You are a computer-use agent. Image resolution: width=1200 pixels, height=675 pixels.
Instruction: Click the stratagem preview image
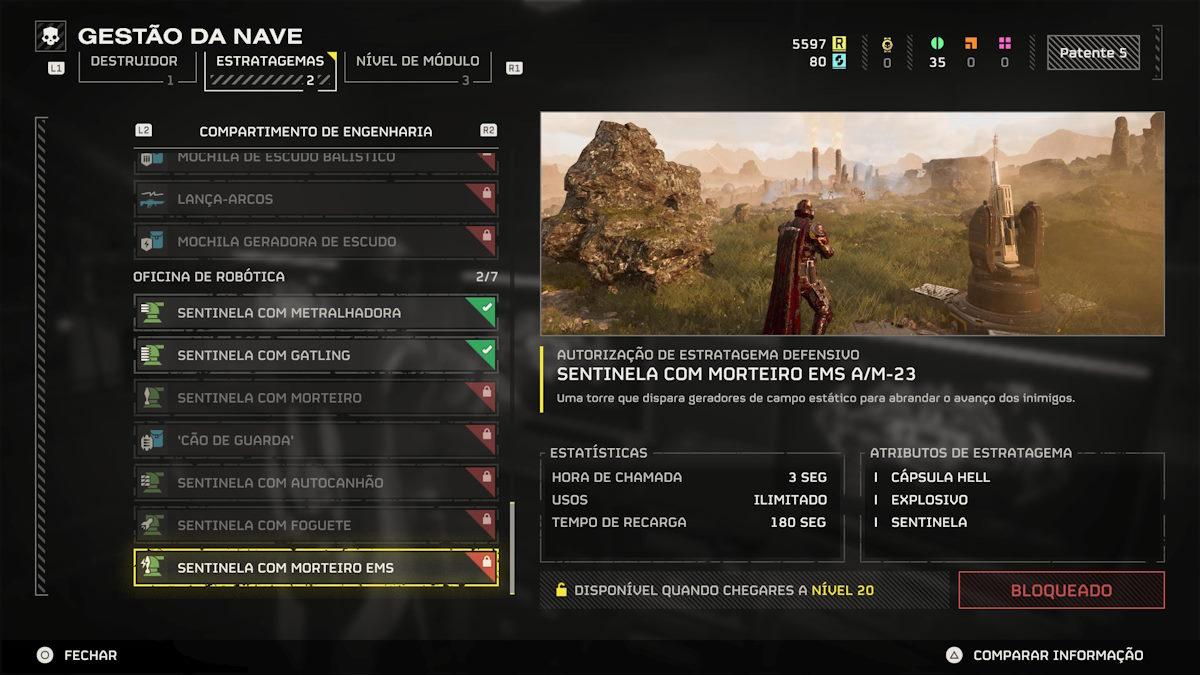tap(852, 223)
